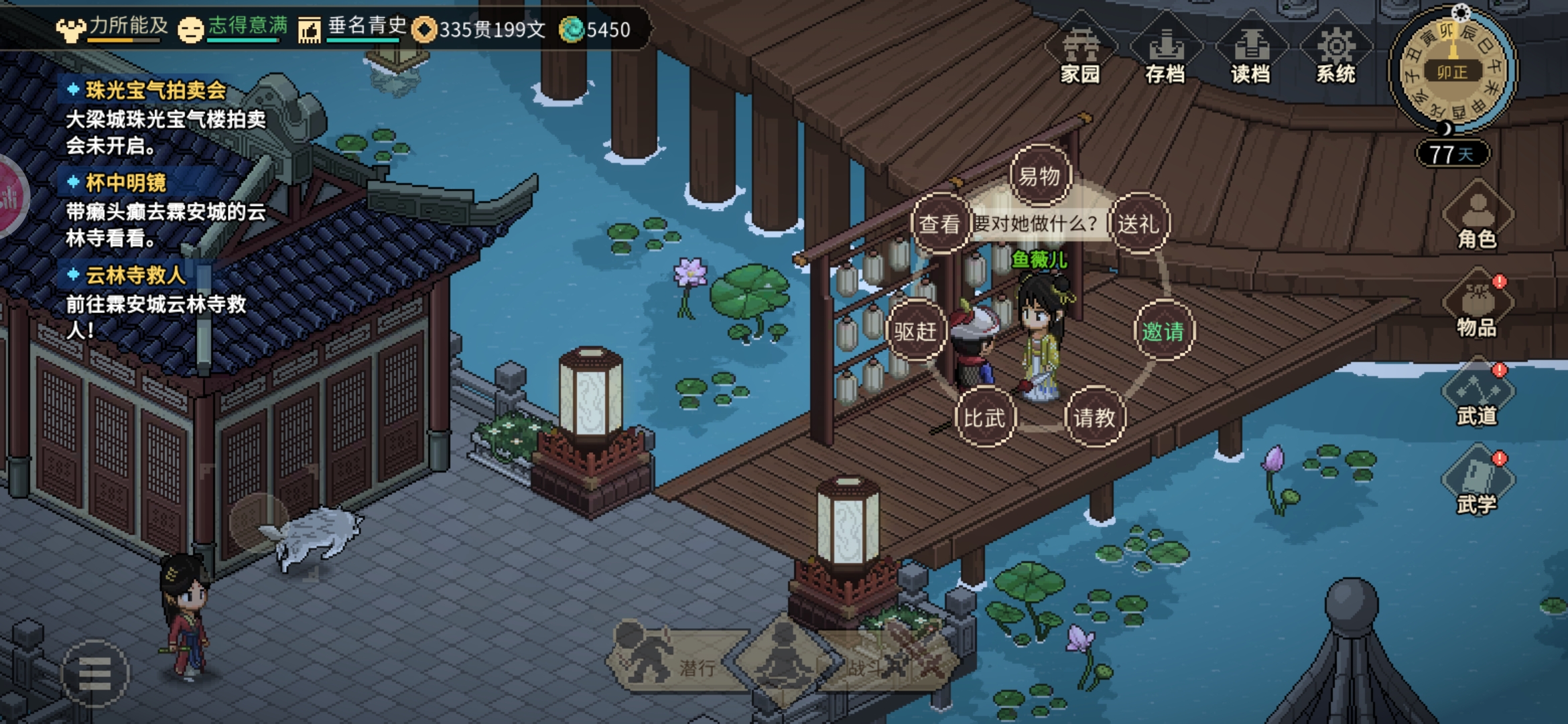Screen dimensions: 1568x724
Task: Select 比武 to spar
Action: coord(984,418)
